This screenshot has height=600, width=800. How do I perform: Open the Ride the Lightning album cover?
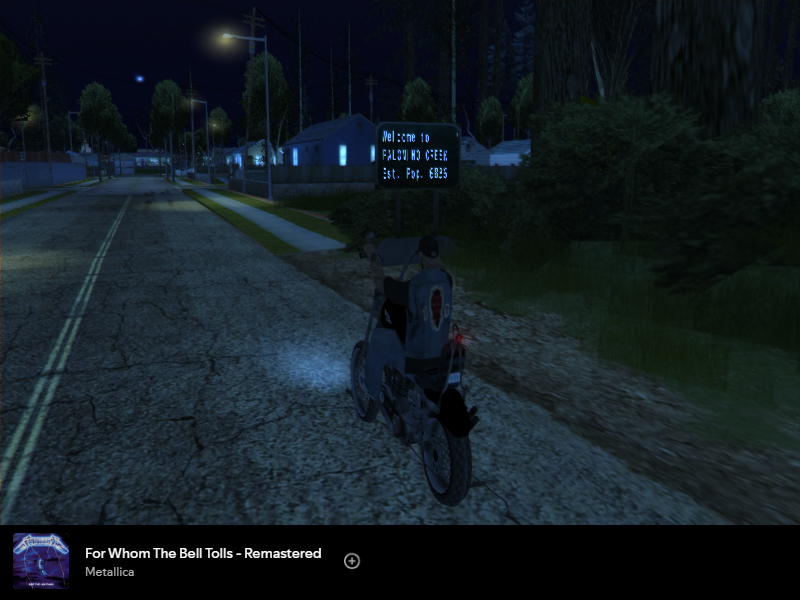[41, 561]
